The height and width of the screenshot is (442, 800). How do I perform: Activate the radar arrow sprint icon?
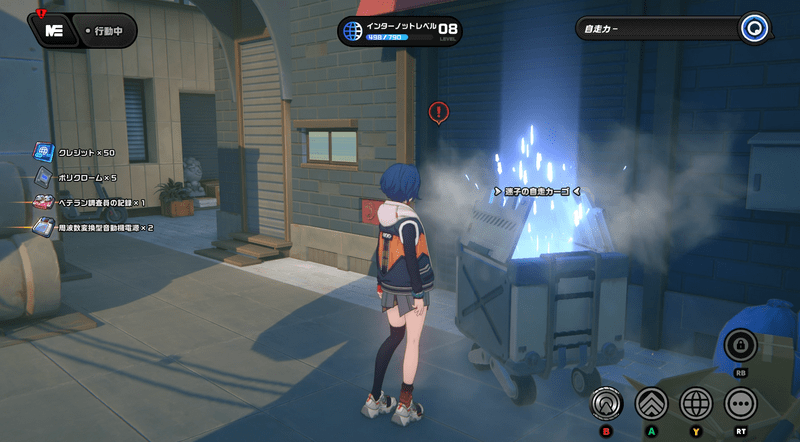point(605,402)
